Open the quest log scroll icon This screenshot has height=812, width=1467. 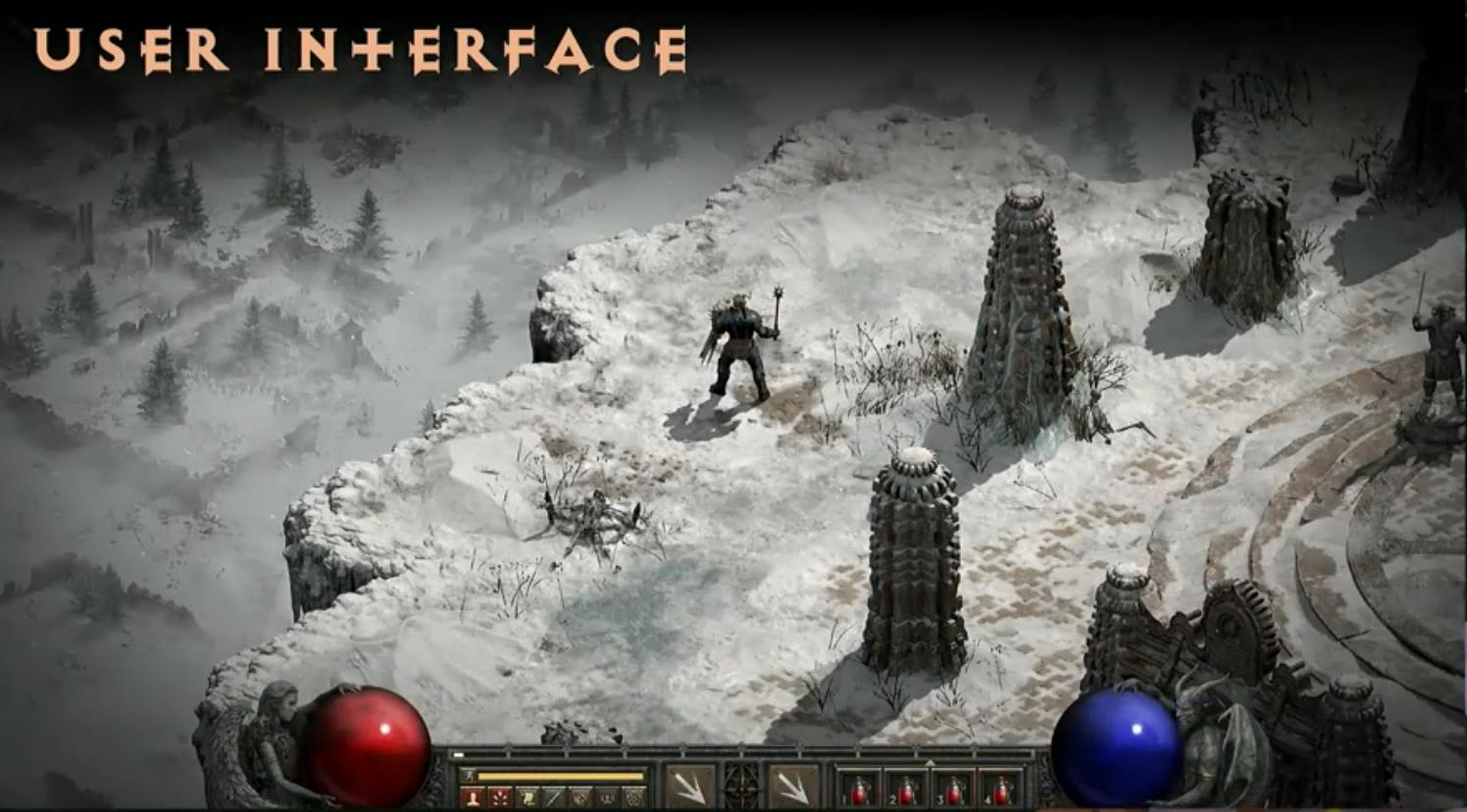pos(527,797)
